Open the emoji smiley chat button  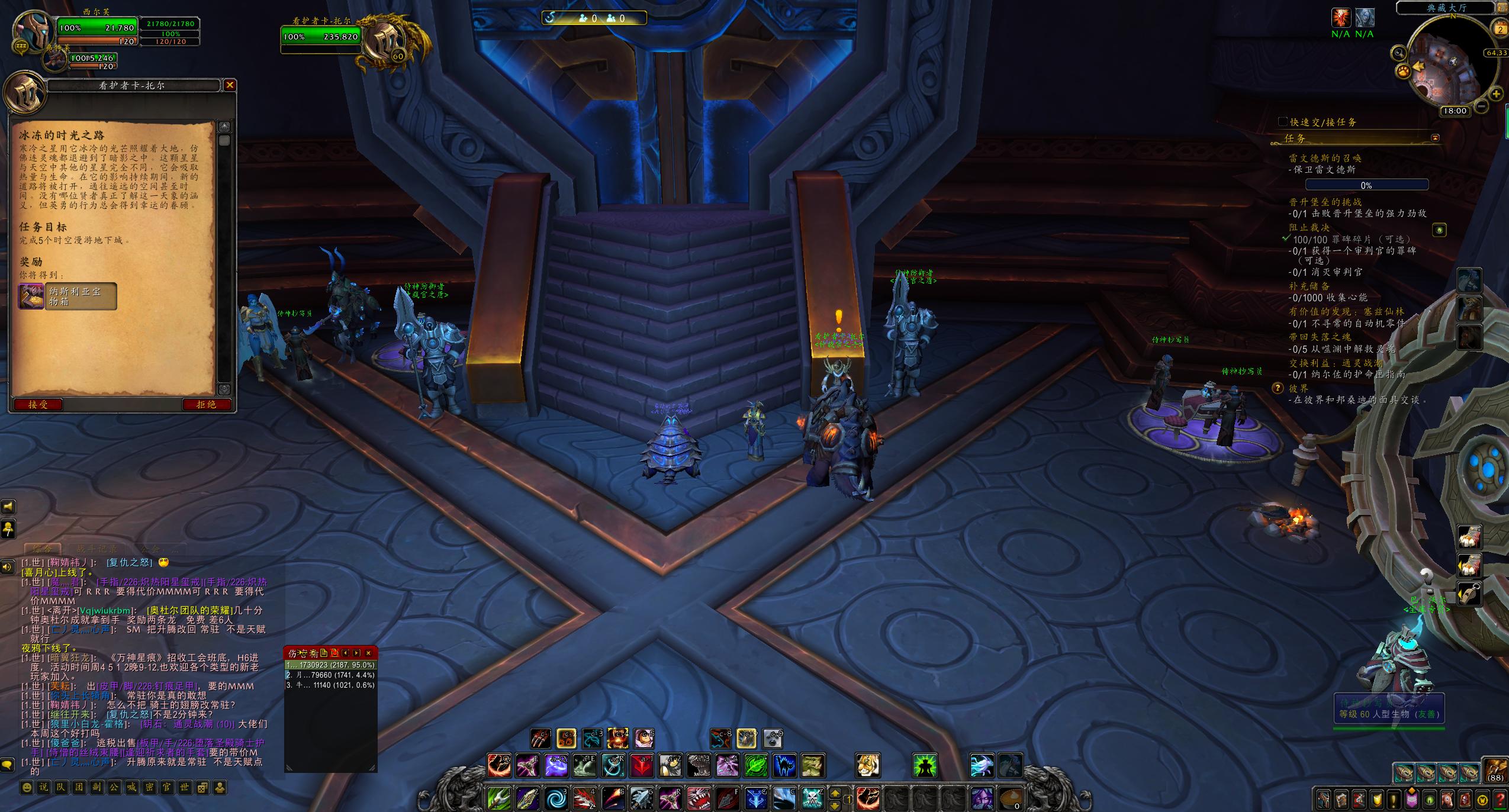[x=27, y=788]
